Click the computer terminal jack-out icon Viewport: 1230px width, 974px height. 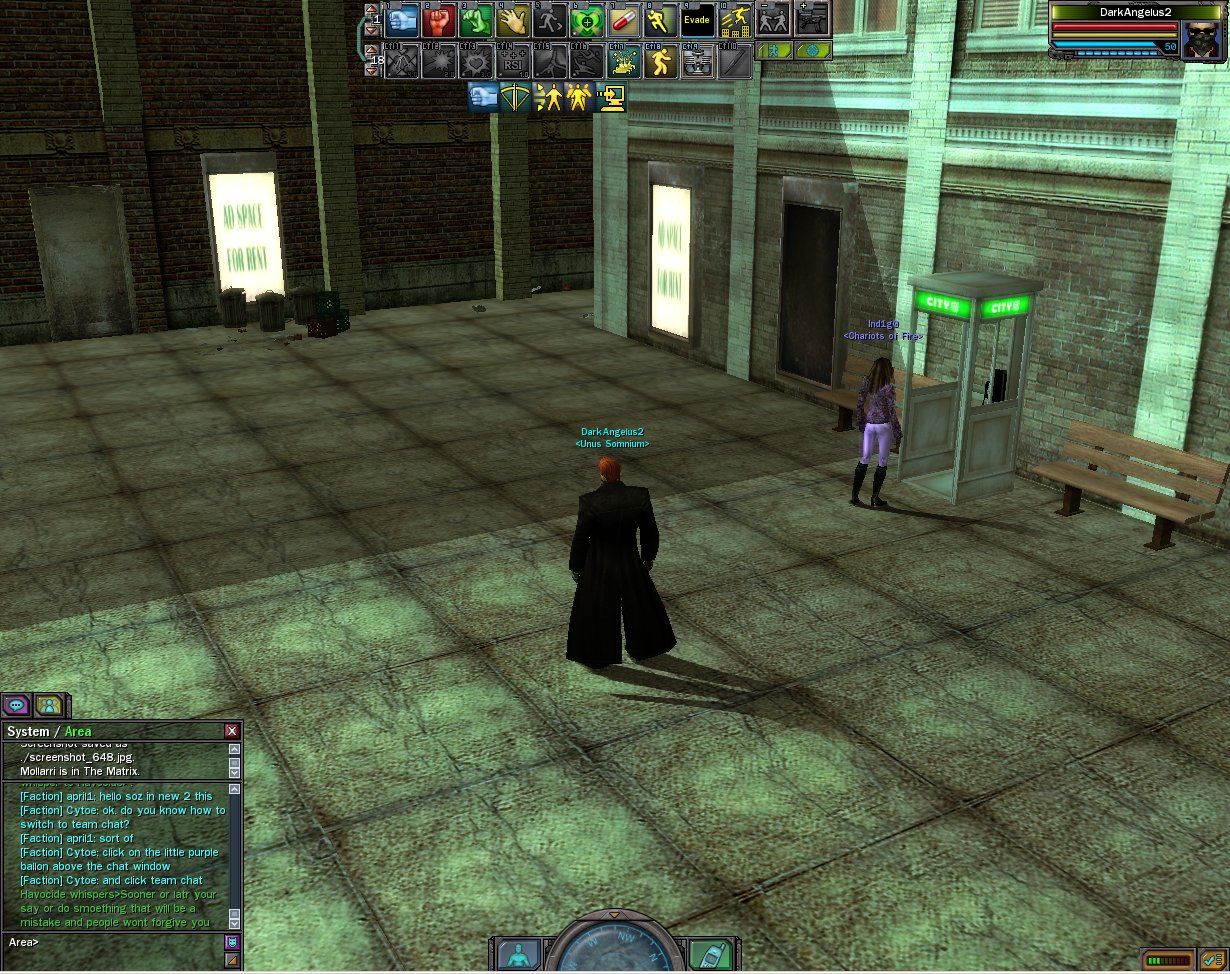[x=611, y=98]
